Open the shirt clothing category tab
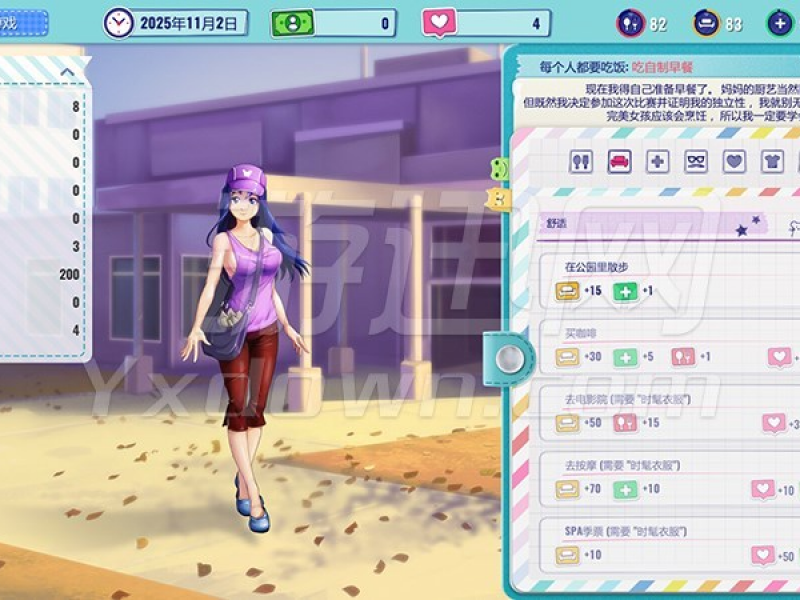Screen dimensions: 800x600 pyautogui.click(x=771, y=161)
